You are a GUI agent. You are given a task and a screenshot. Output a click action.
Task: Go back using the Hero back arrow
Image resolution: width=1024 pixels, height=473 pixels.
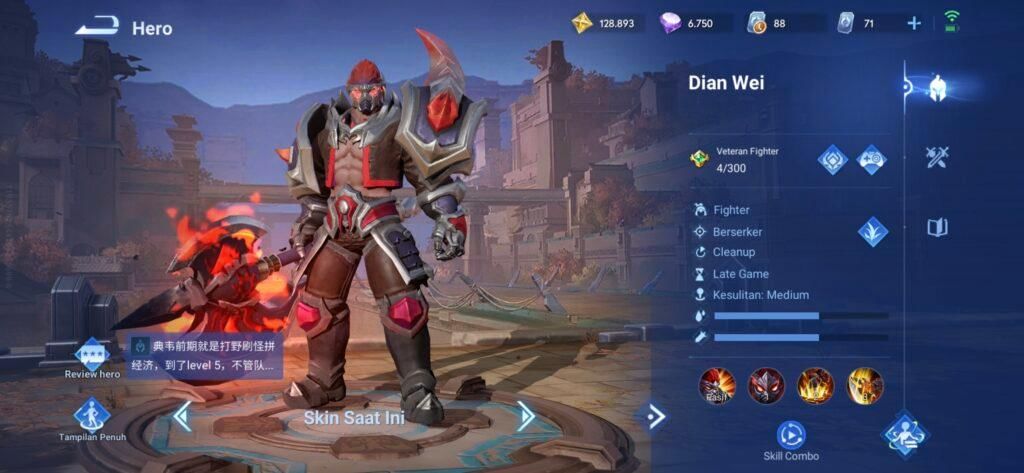[x=97, y=27]
